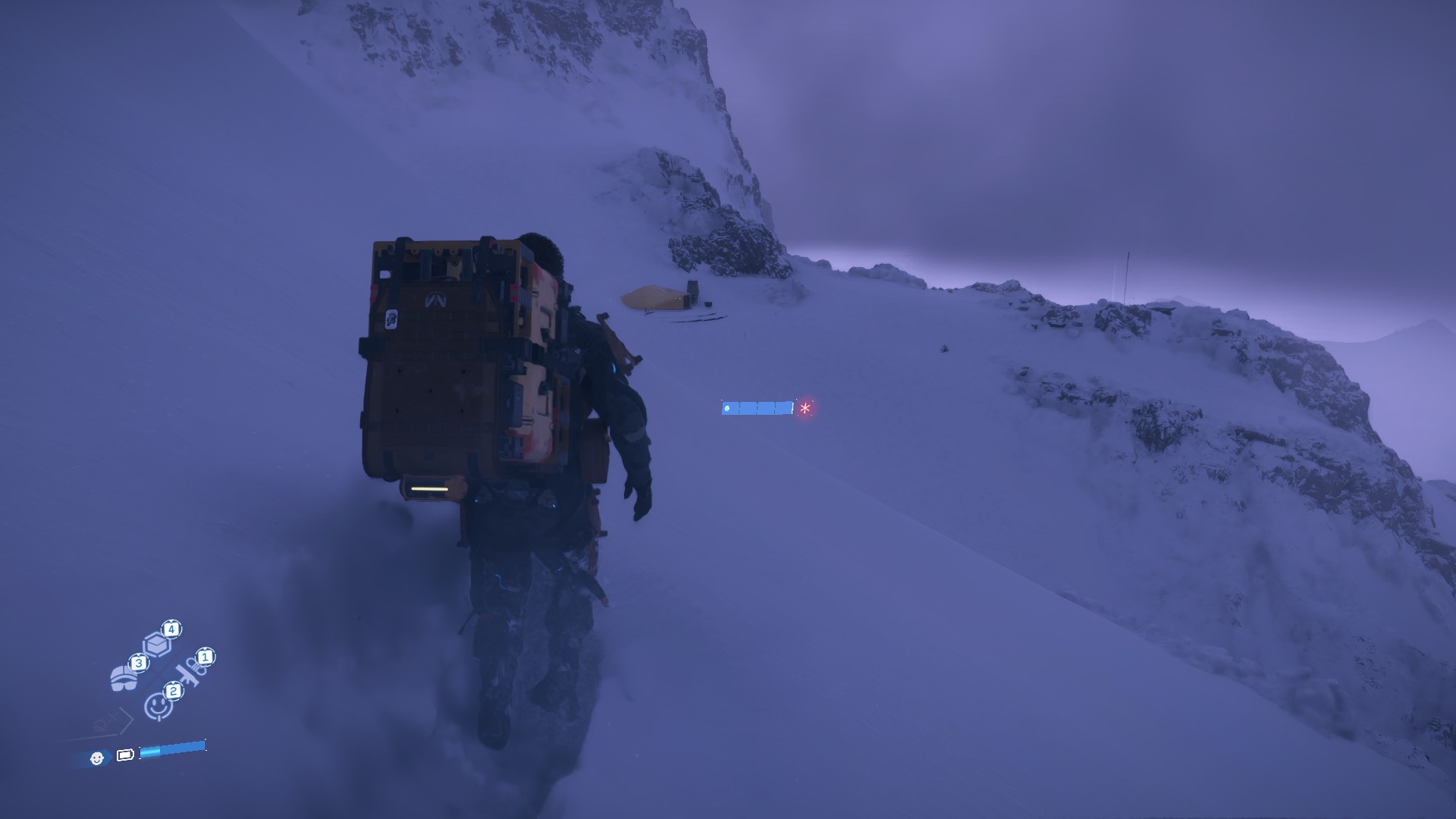Viewport: 1456px width, 819px height.
Task: Select the cargo container icon in the quick menu
Action: point(156,644)
